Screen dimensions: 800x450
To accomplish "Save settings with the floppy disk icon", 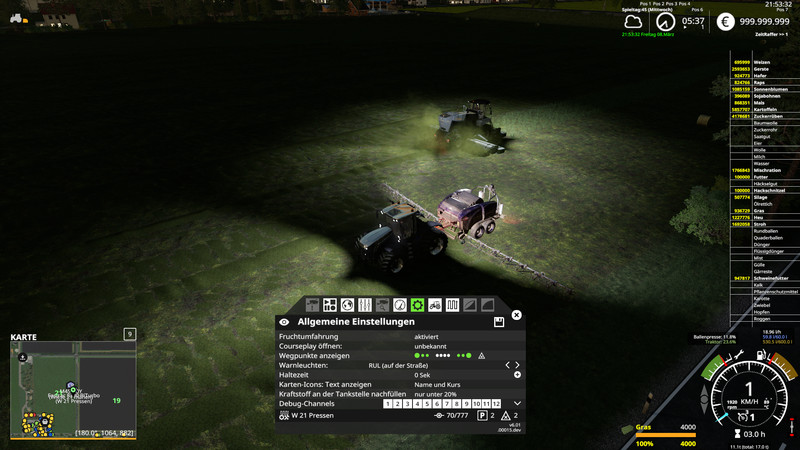I will point(498,323).
